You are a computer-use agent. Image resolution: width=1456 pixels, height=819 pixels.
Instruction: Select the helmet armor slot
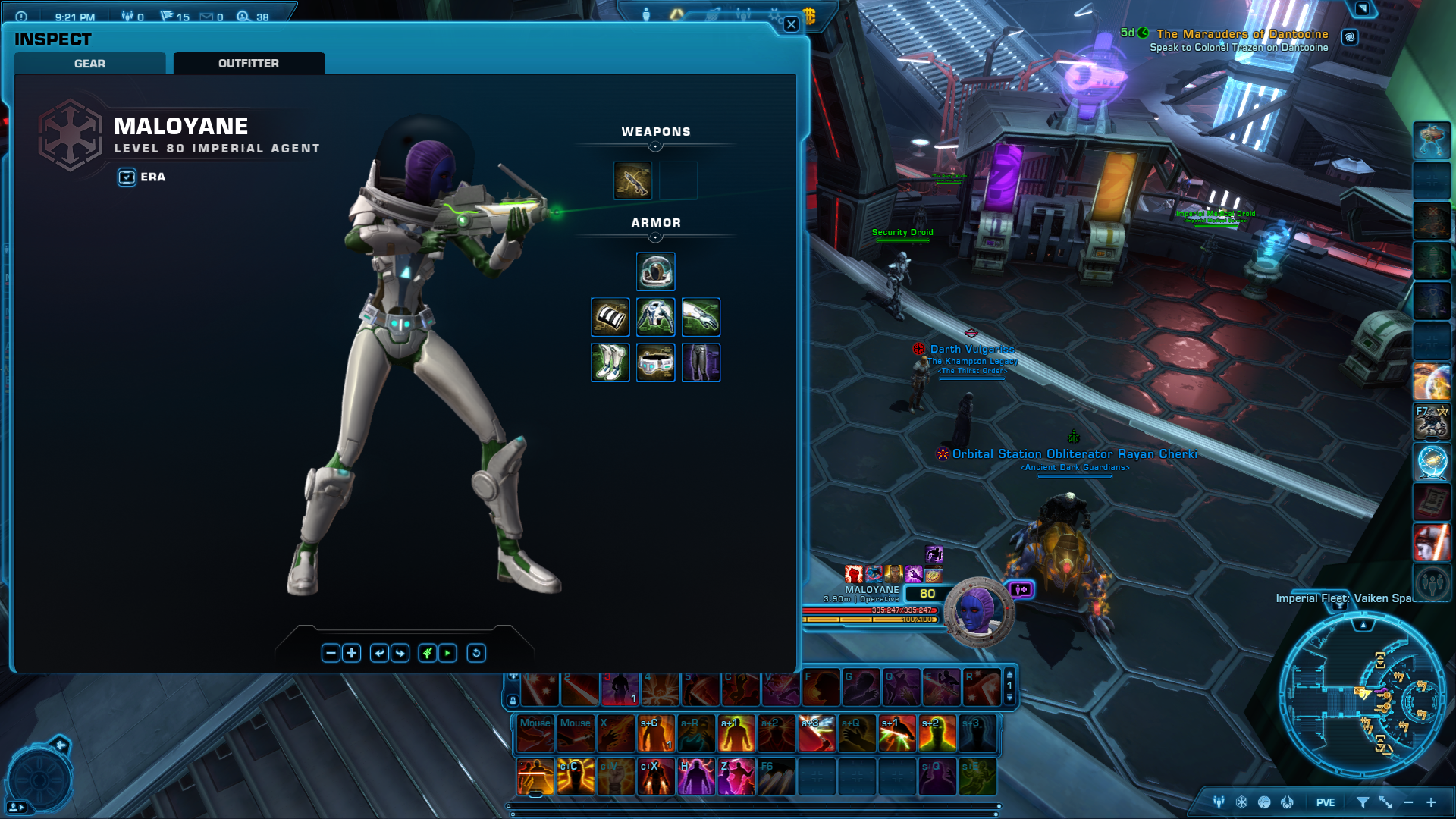655,271
